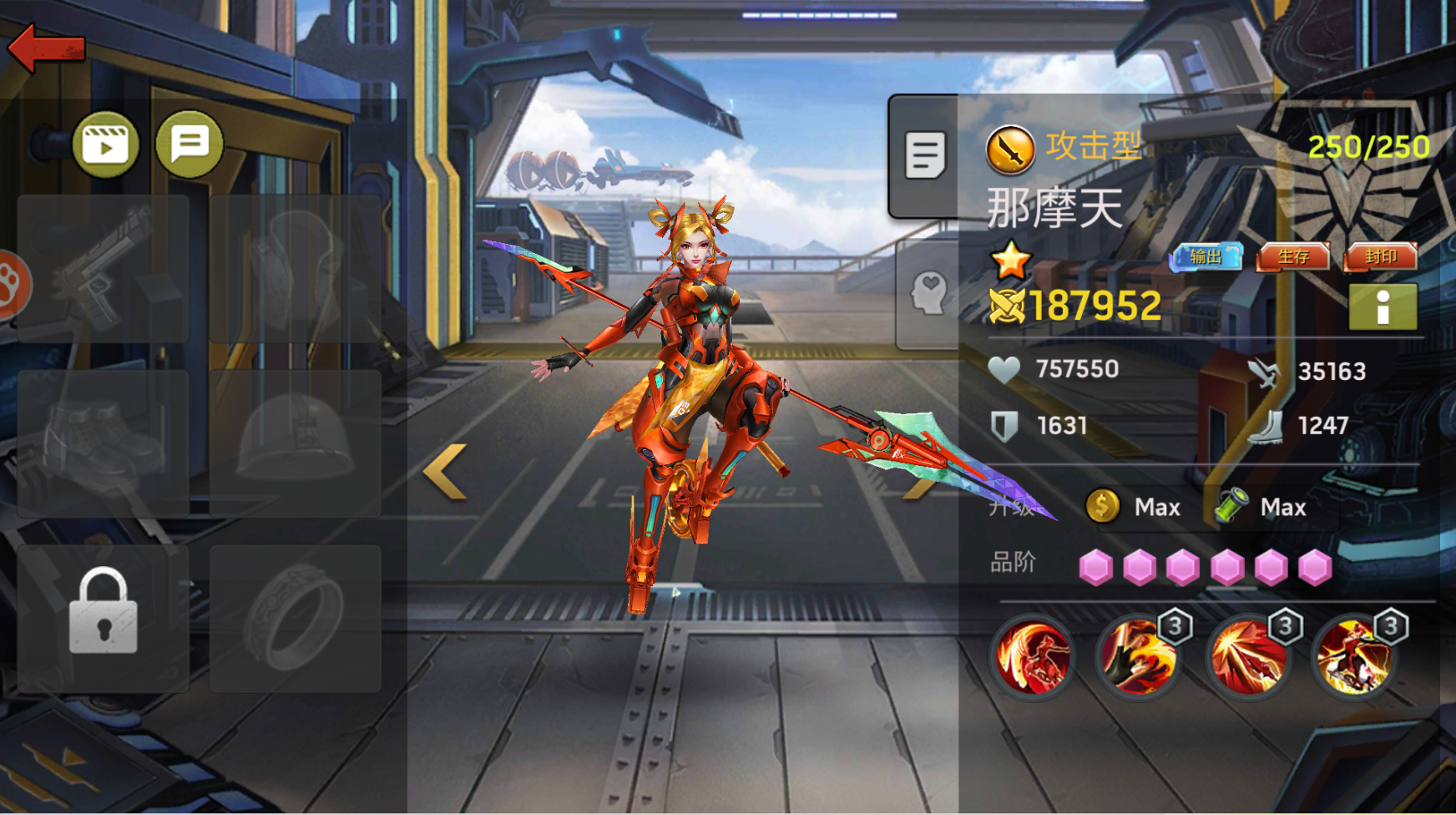Click the red 生存 tag
Screen dimensions: 1456x815
pos(1293,257)
